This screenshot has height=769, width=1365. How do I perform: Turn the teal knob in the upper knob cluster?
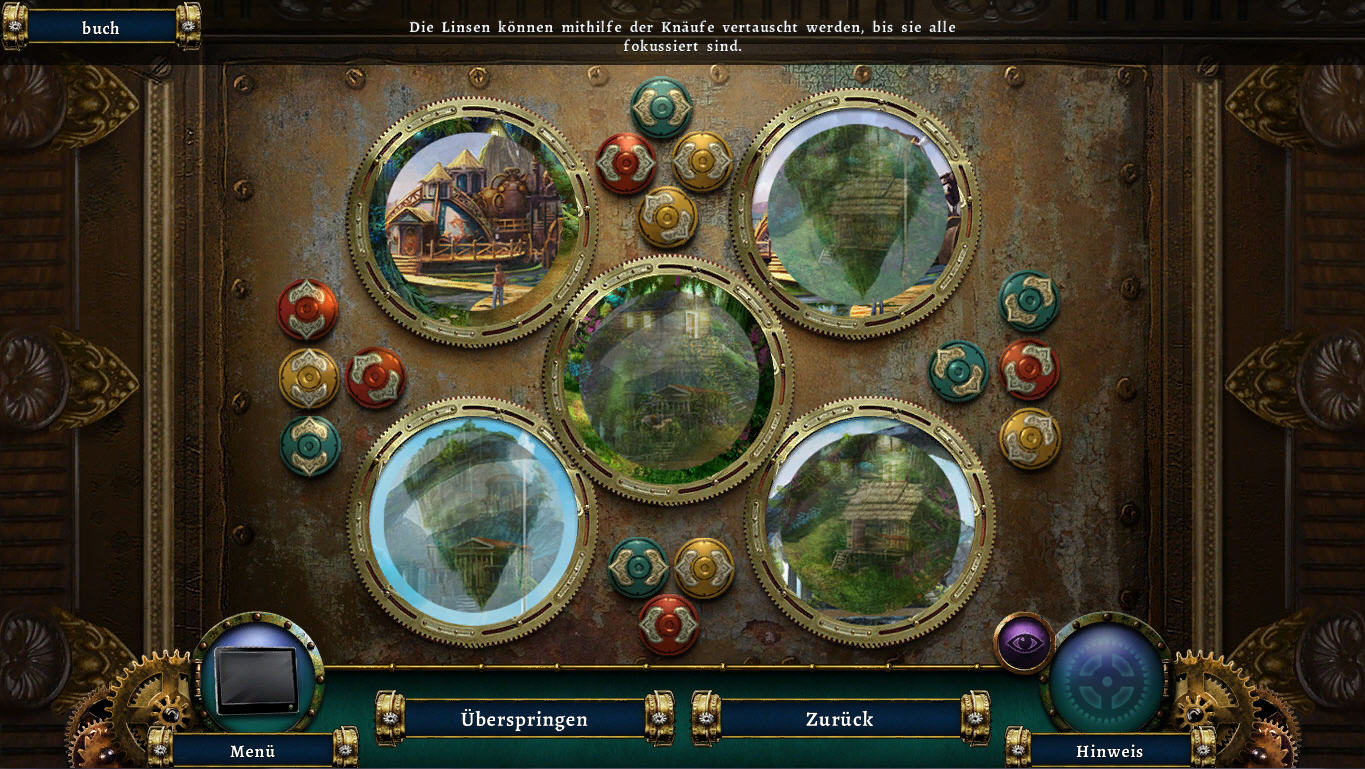tap(661, 107)
